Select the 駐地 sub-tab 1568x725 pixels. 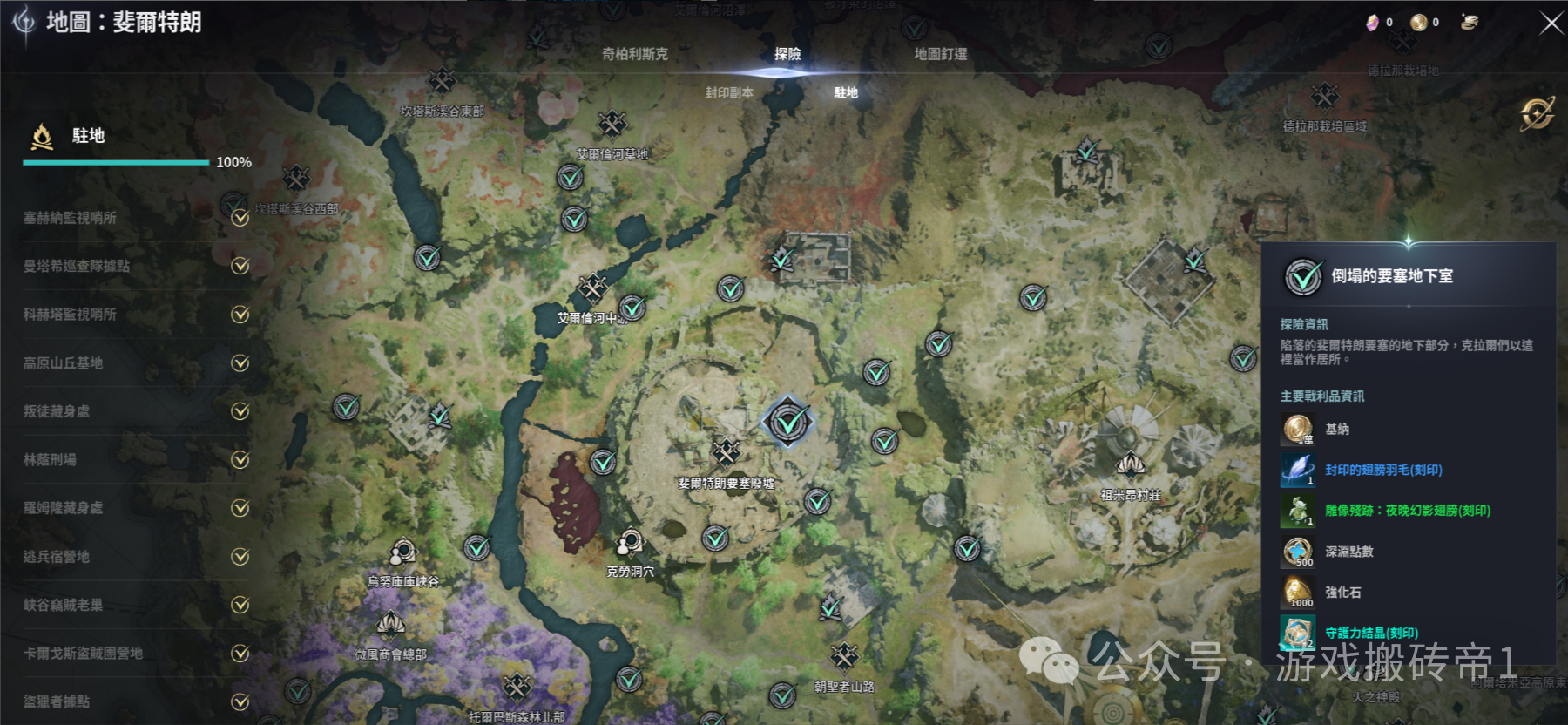point(845,92)
